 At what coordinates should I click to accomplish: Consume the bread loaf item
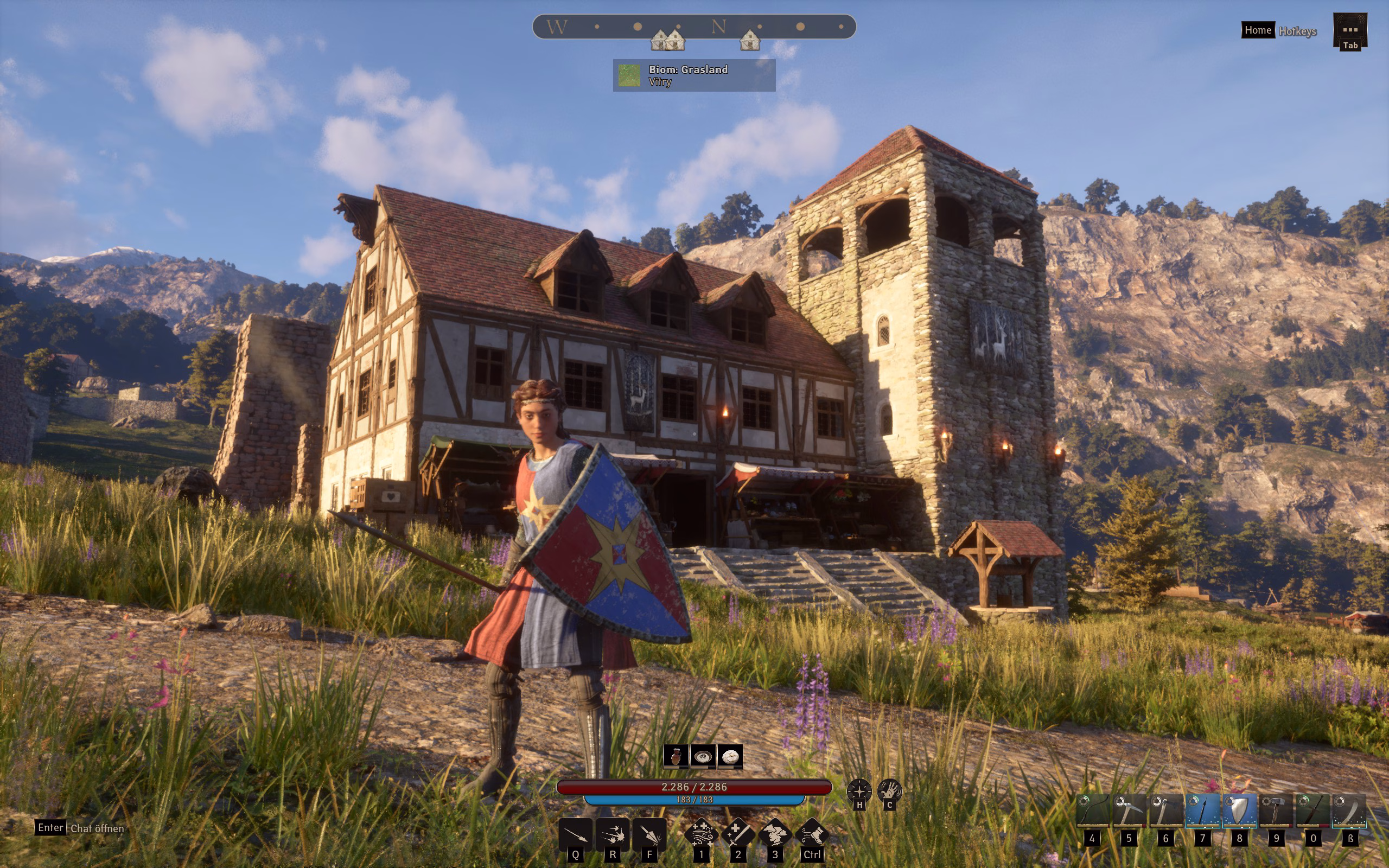coord(730,757)
